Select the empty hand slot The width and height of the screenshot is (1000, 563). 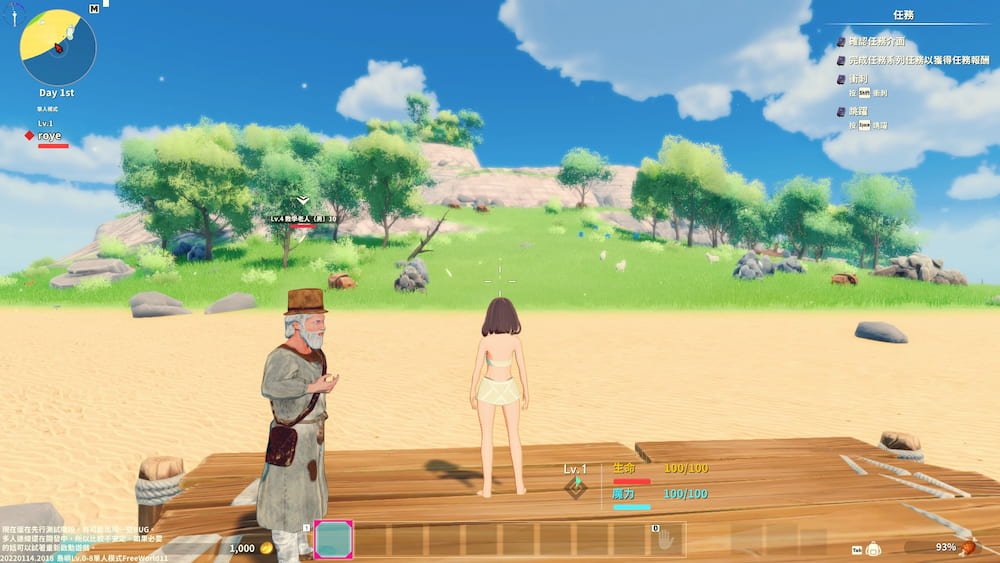point(665,540)
